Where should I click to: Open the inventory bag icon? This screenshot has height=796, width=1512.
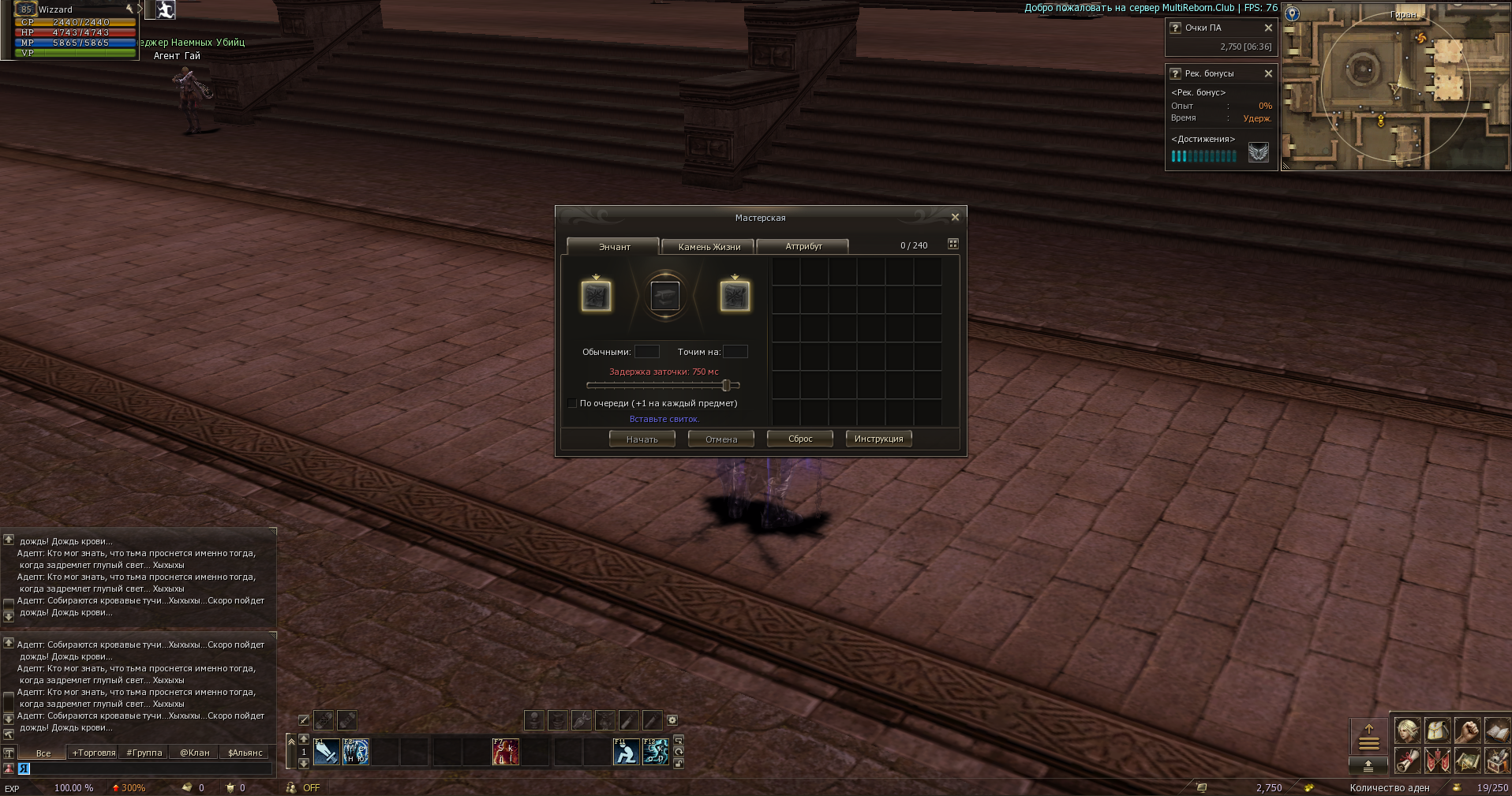1437,731
